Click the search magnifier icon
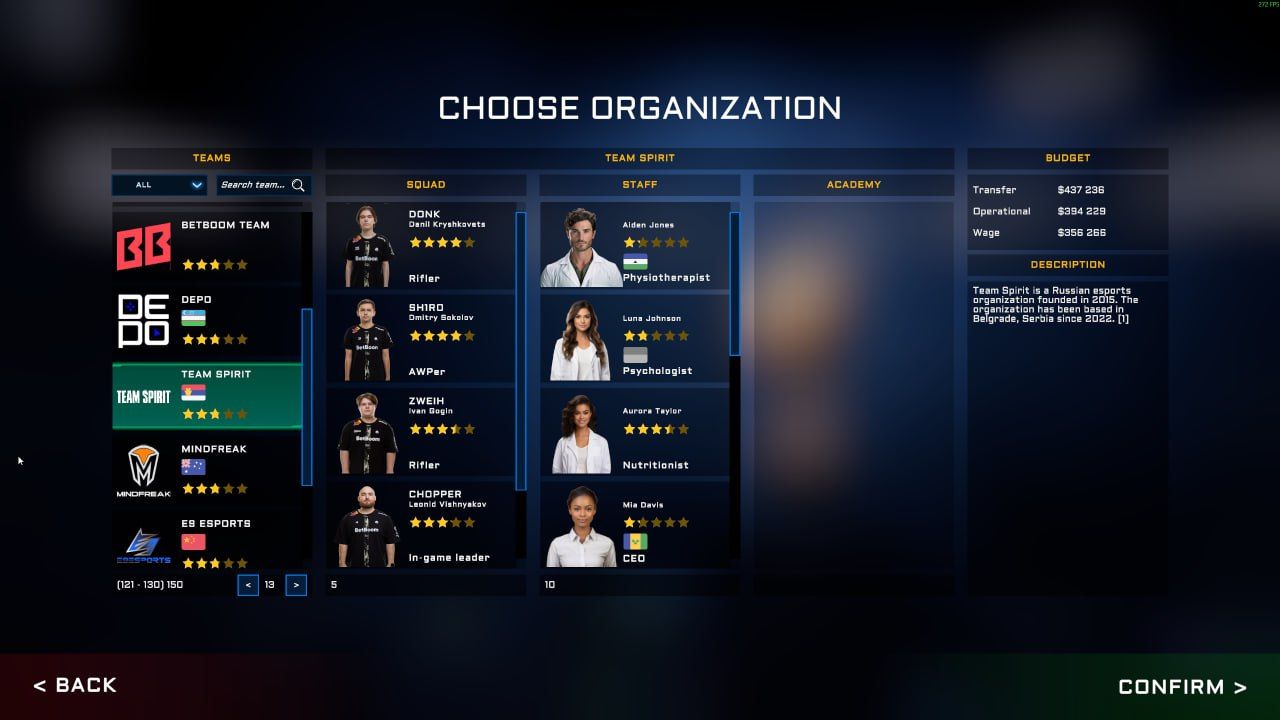 click(298, 185)
